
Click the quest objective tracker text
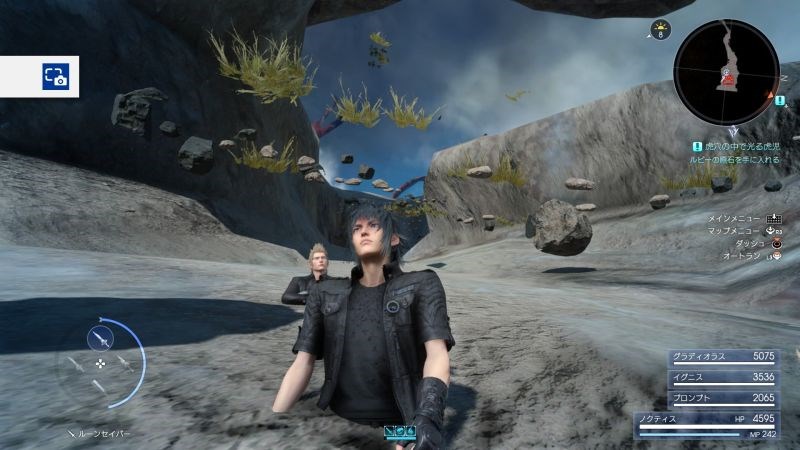coord(735,152)
